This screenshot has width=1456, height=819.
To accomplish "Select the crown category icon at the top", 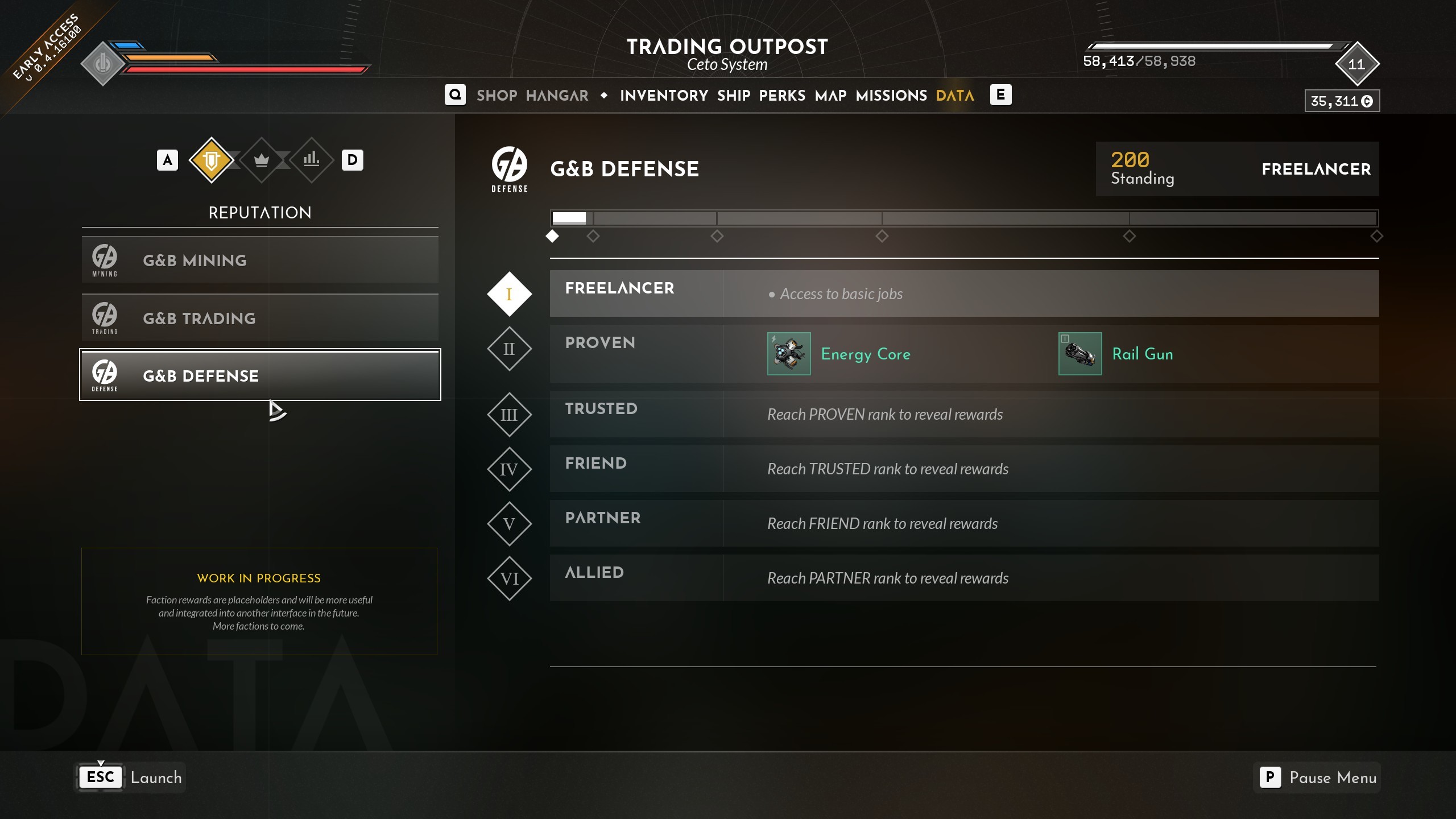I will [x=261, y=160].
